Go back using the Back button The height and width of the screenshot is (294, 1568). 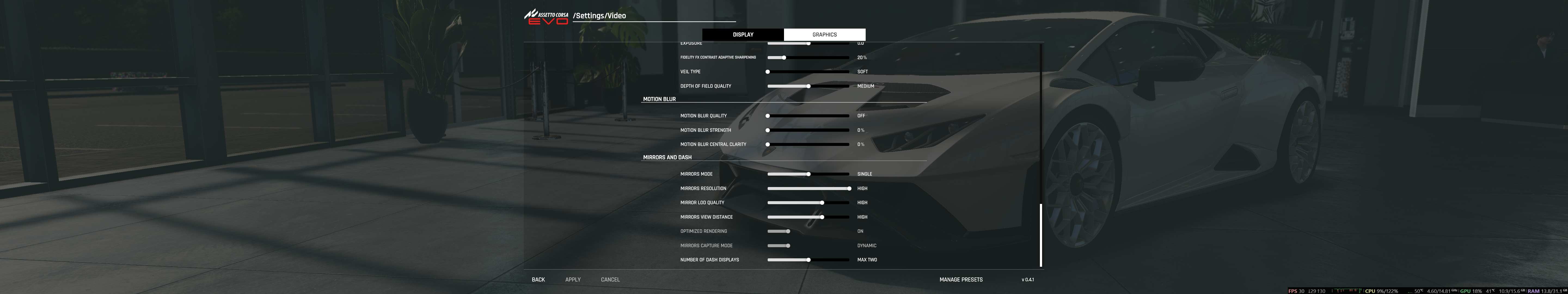[538, 279]
